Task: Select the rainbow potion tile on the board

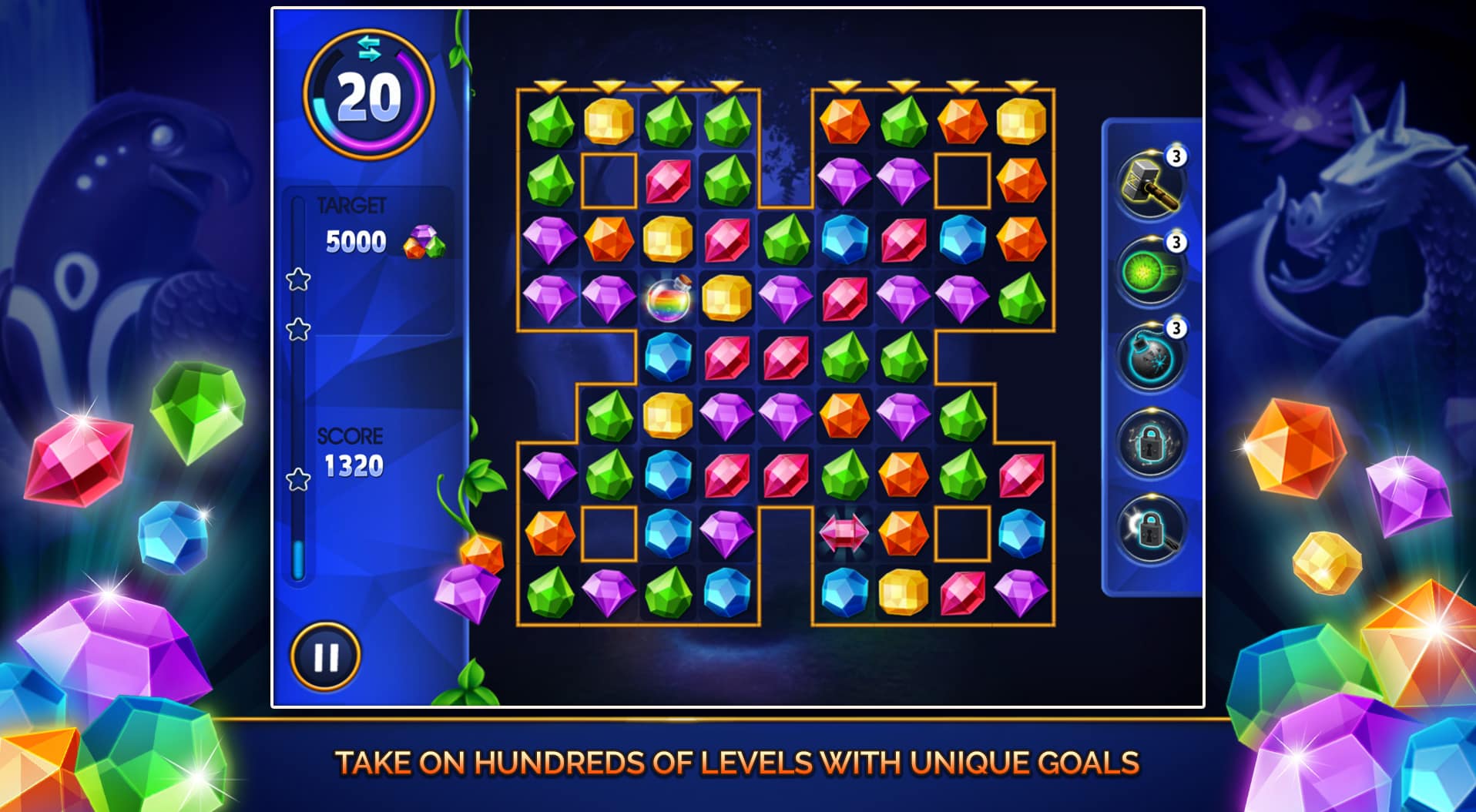Action: pos(667,298)
